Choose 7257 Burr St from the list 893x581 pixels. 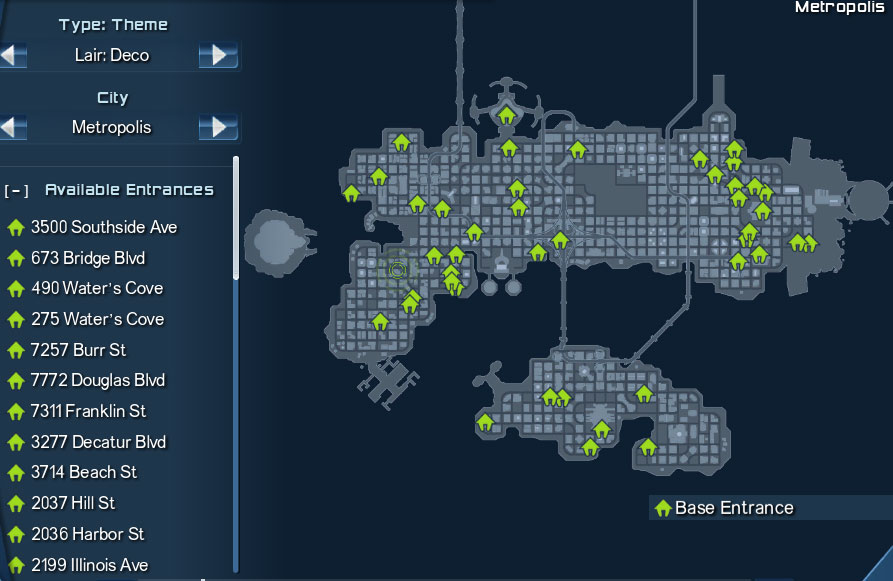pyautogui.click(x=78, y=350)
